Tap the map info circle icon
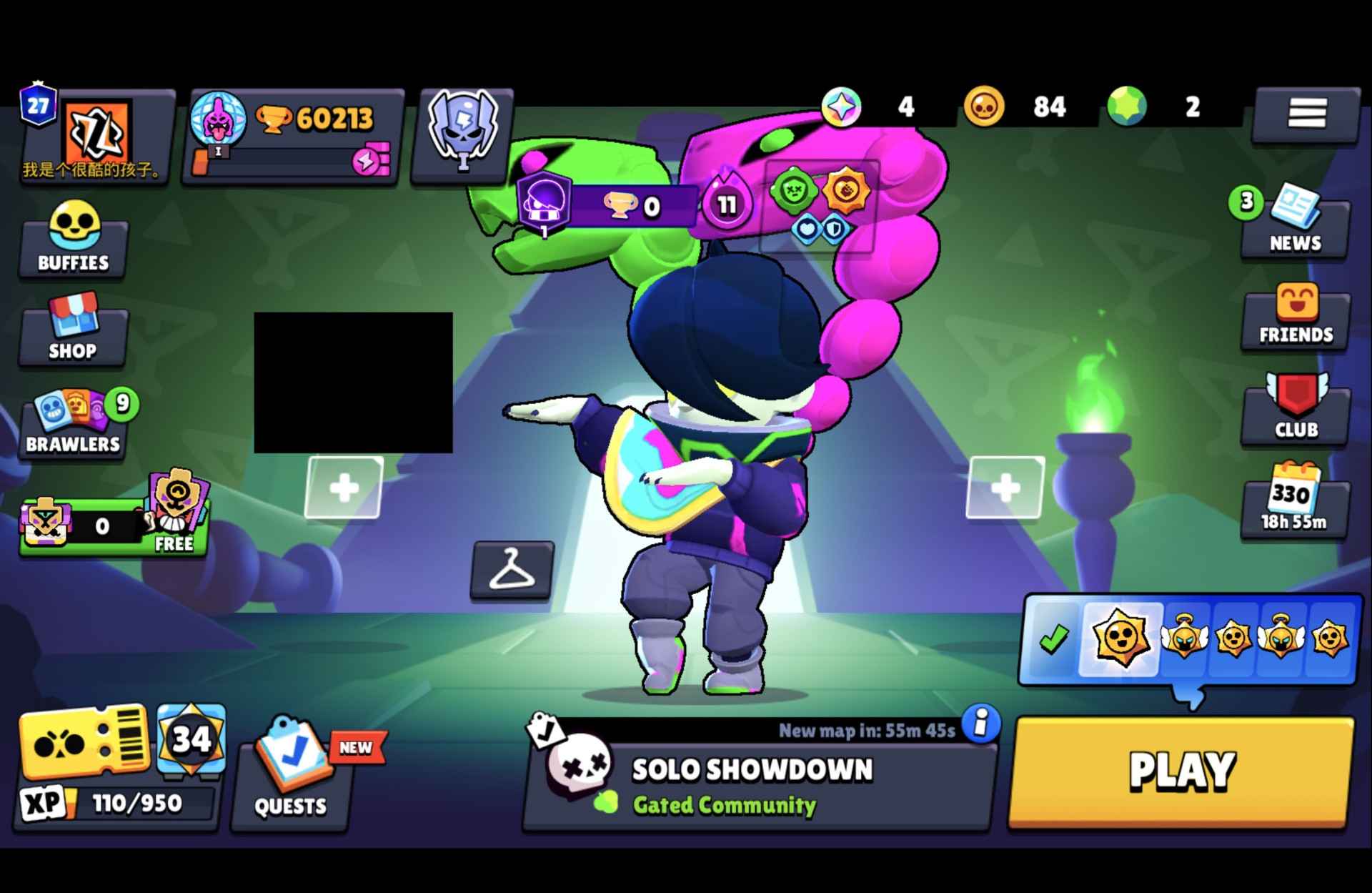Screen dimensions: 1372x893 (978, 726)
